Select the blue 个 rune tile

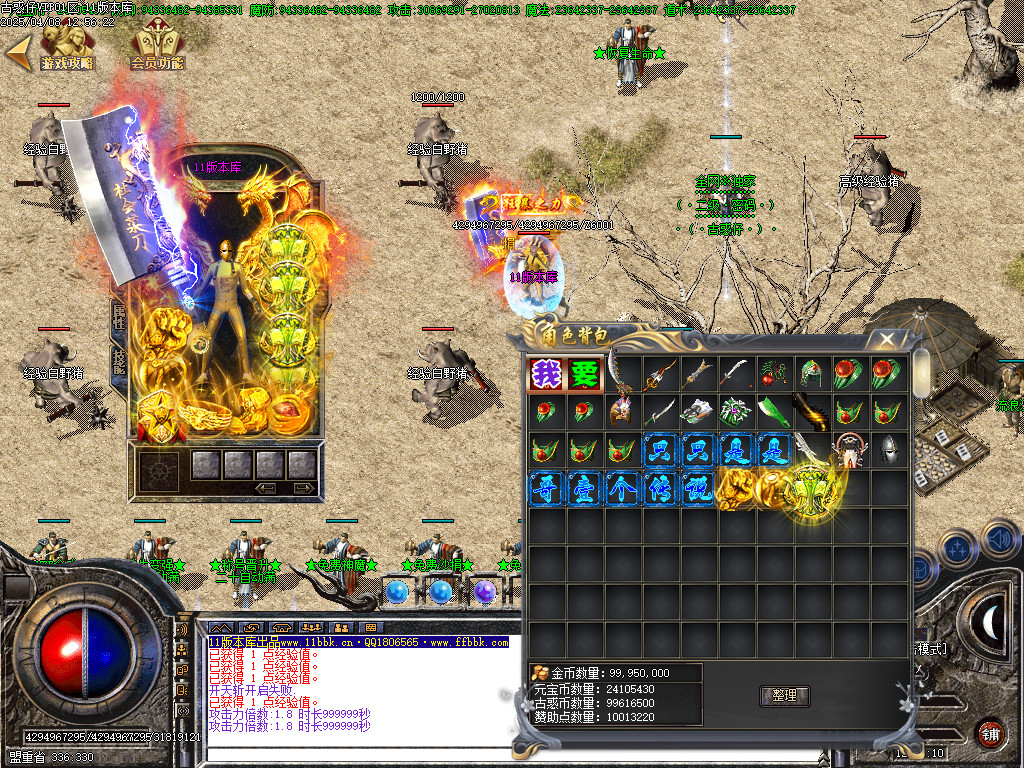coord(622,489)
